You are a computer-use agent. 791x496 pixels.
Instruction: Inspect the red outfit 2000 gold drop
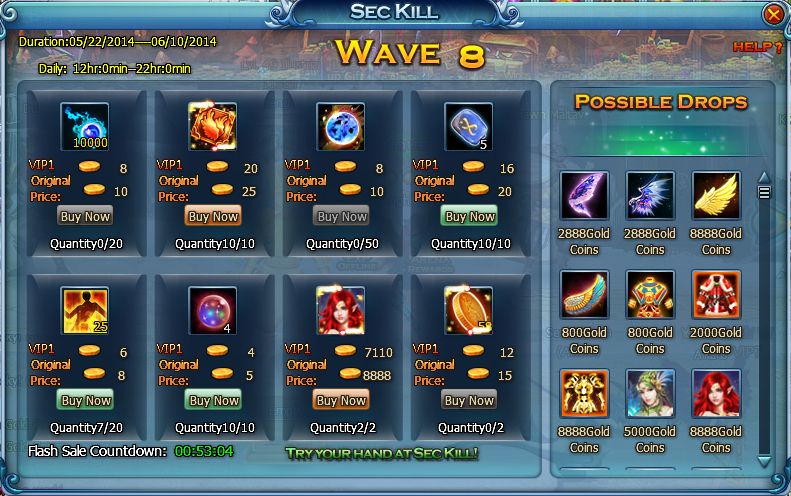pyautogui.click(x=716, y=295)
